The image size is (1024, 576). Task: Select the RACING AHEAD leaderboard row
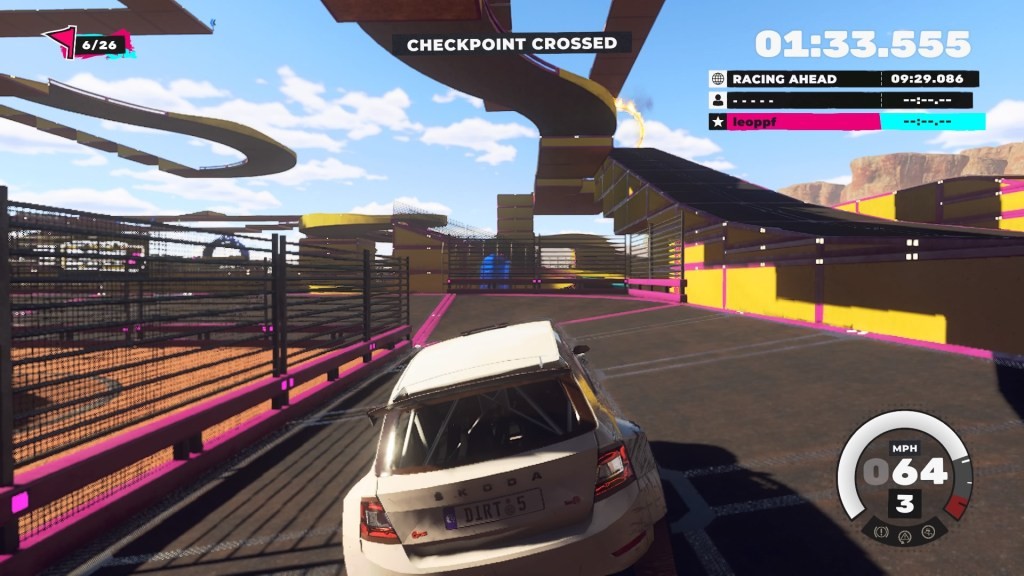[843, 79]
